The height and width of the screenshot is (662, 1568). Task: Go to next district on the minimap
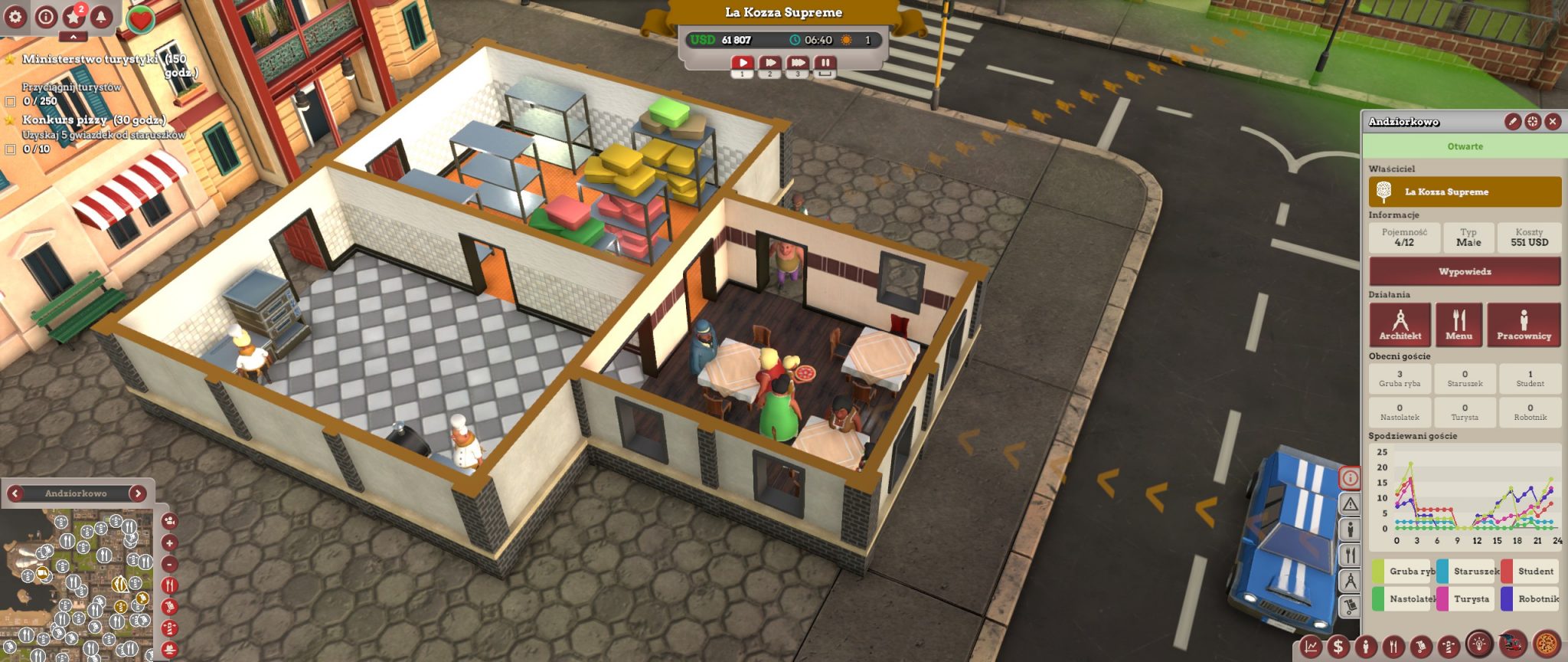pos(138,493)
